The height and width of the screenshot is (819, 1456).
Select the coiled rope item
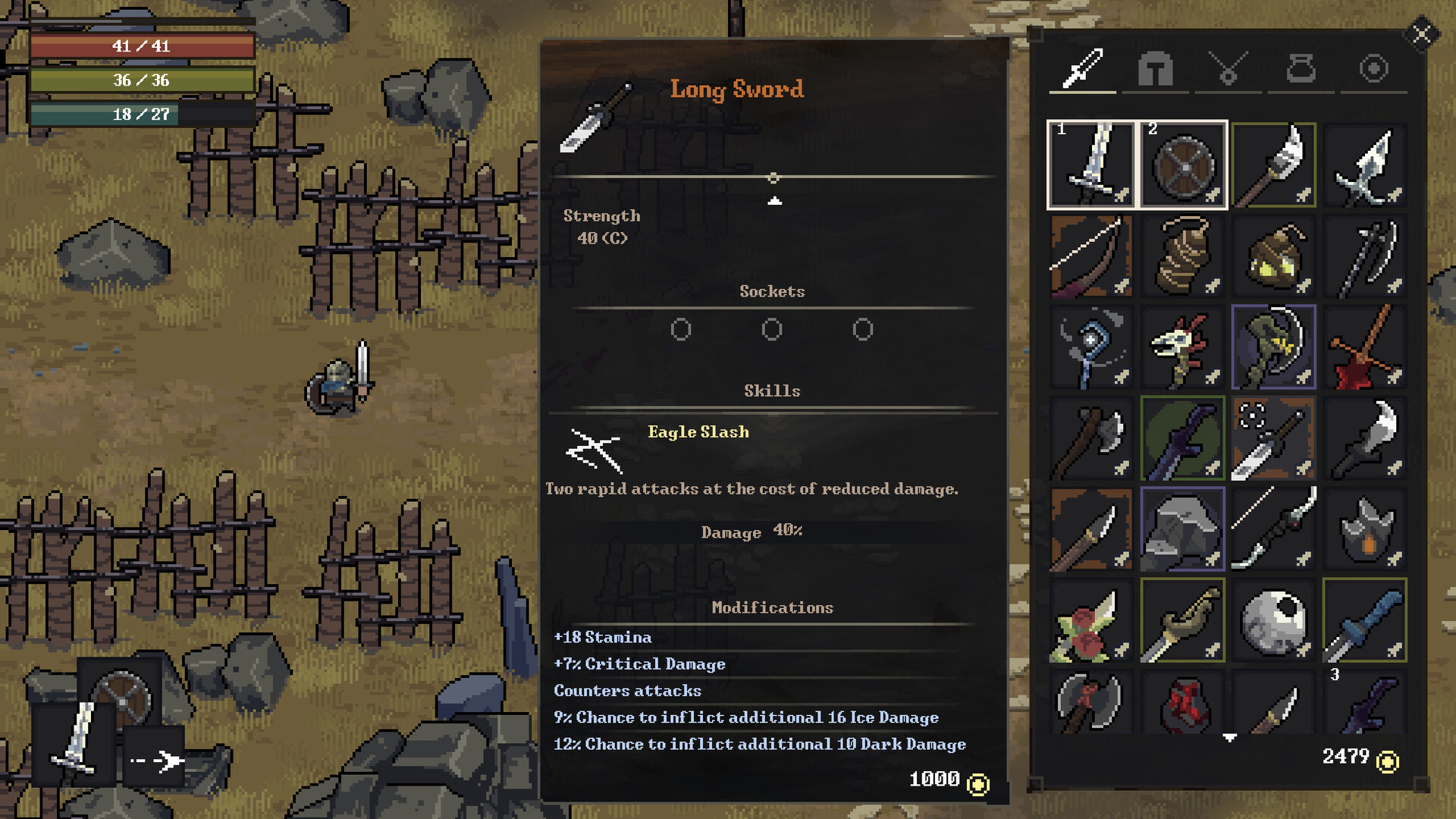pyautogui.click(x=1183, y=254)
